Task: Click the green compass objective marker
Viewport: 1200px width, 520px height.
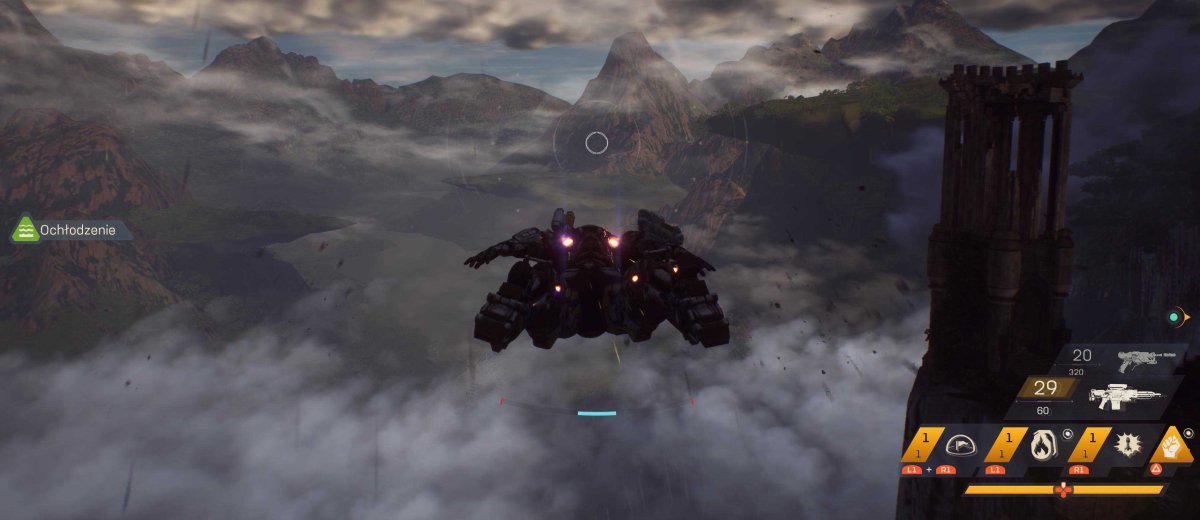Action: coord(1174,318)
